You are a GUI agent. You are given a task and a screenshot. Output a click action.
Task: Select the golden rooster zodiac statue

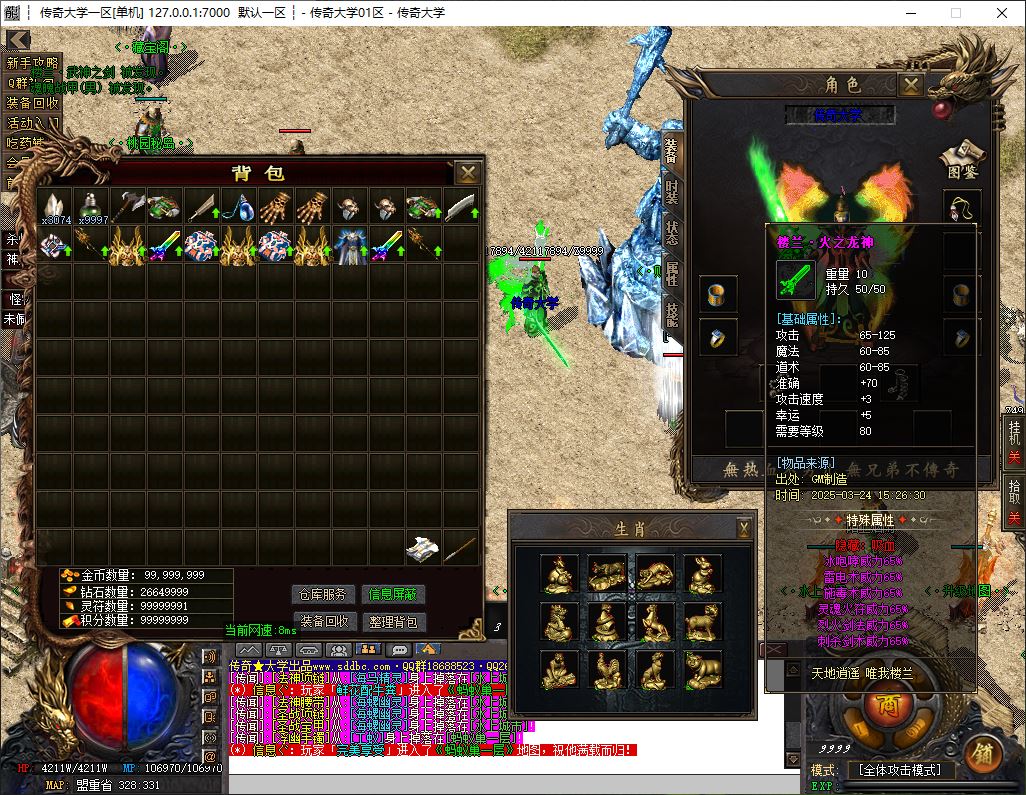607,669
